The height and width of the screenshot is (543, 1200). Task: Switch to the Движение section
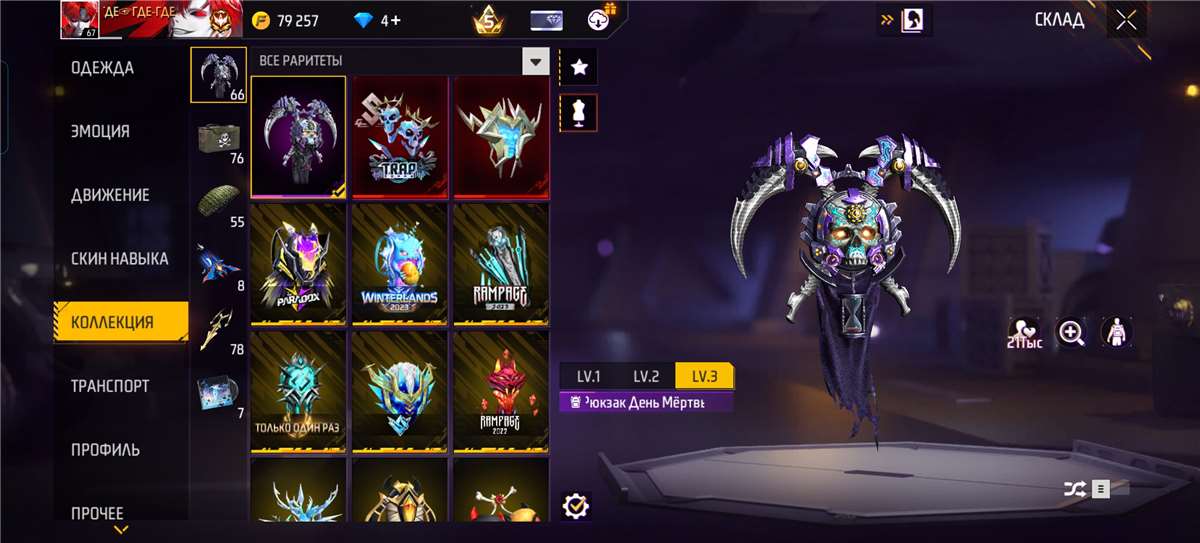click(110, 195)
